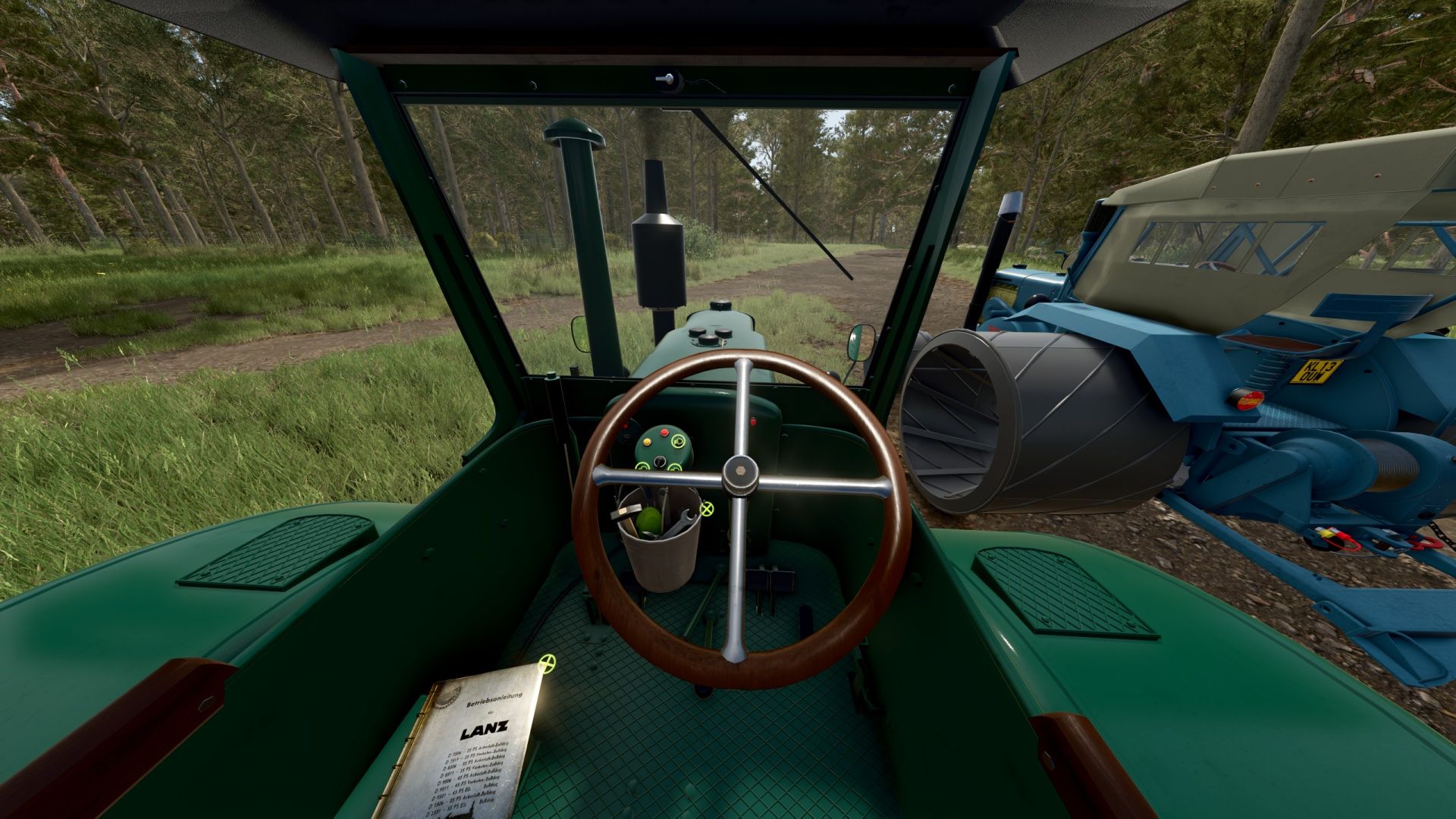Select the green marker beside the tool bucket

click(707, 508)
